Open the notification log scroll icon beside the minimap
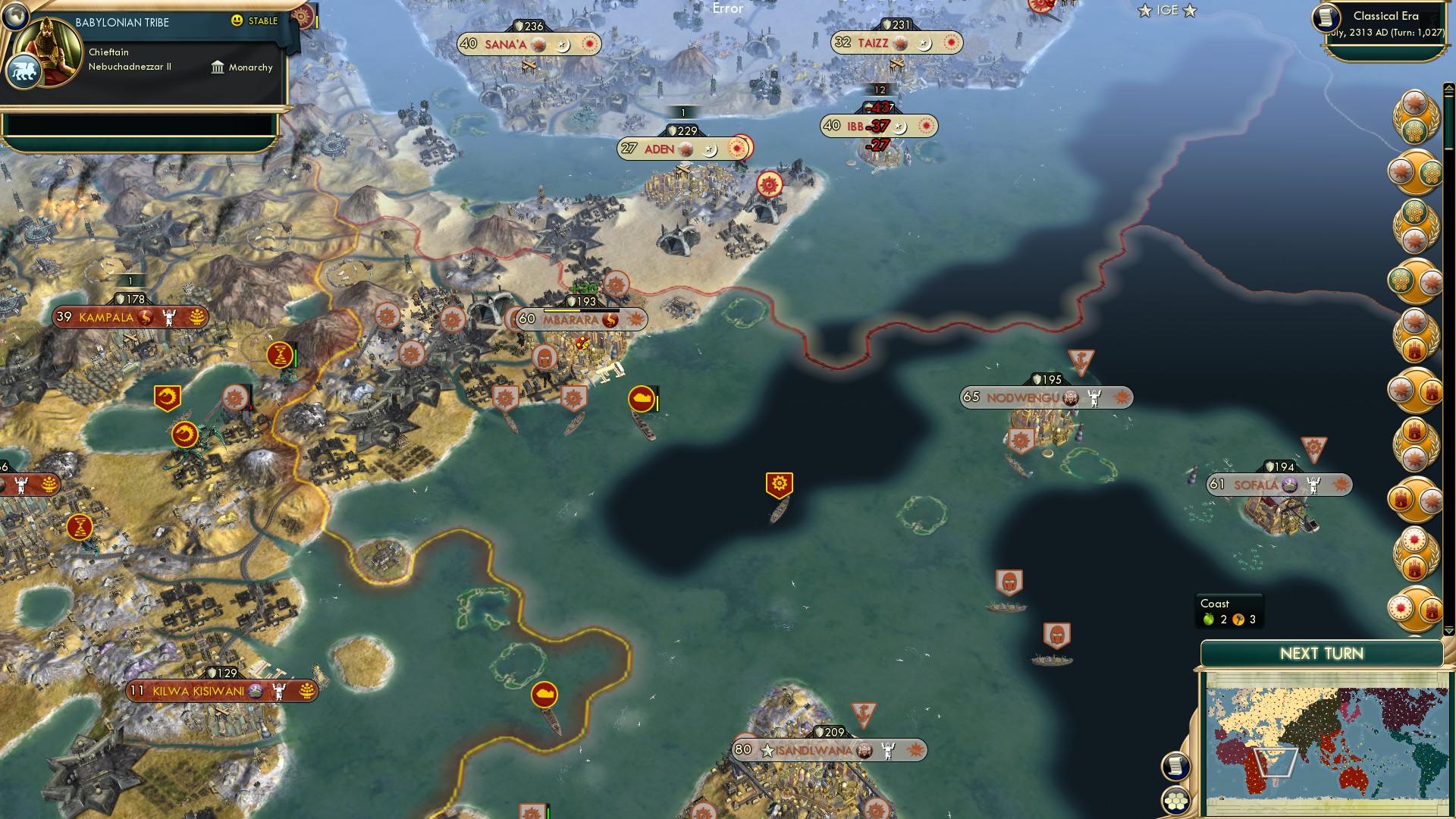The image size is (1456, 819). click(1176, 767)
